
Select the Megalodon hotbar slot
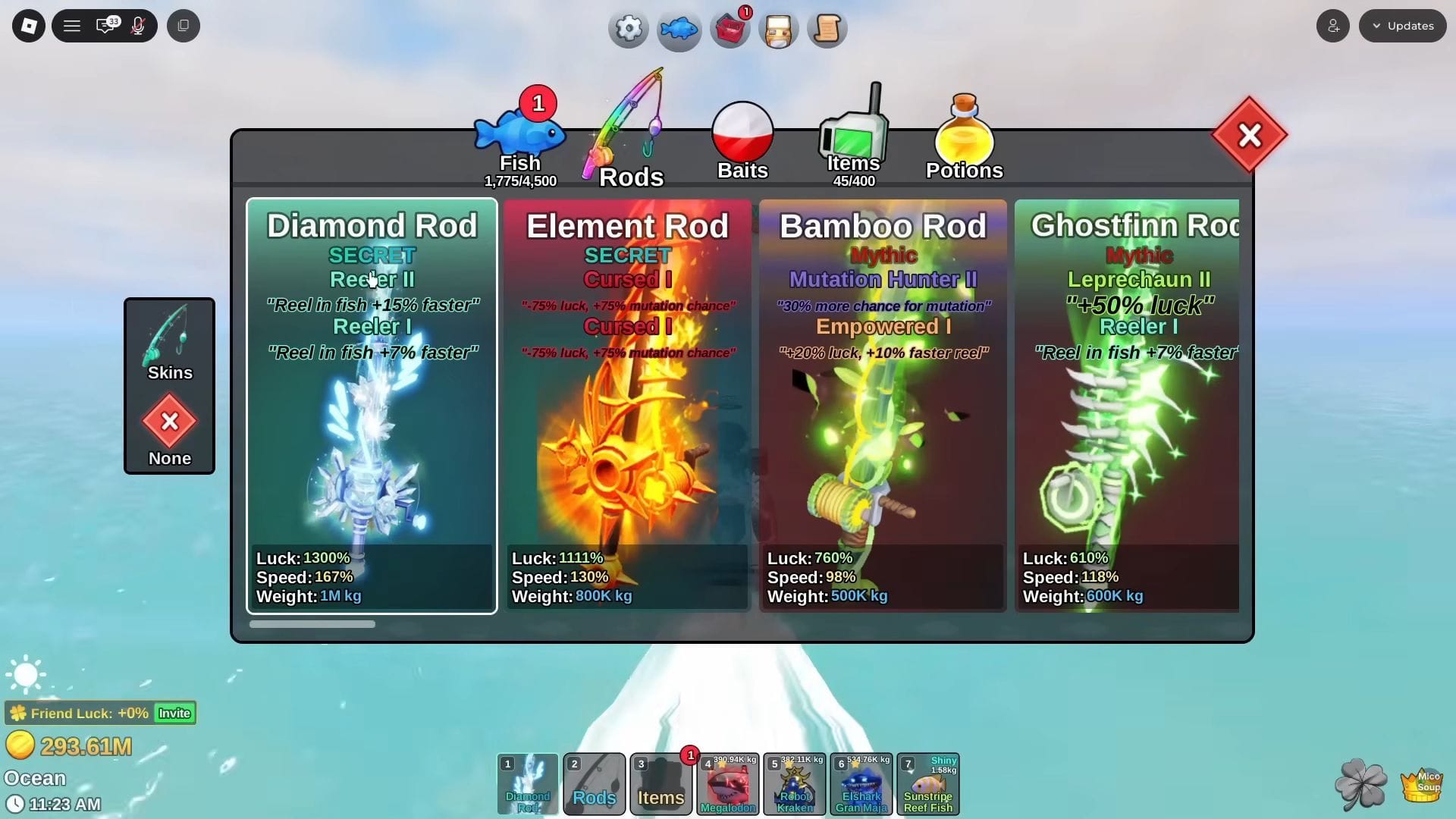point(728,784)
